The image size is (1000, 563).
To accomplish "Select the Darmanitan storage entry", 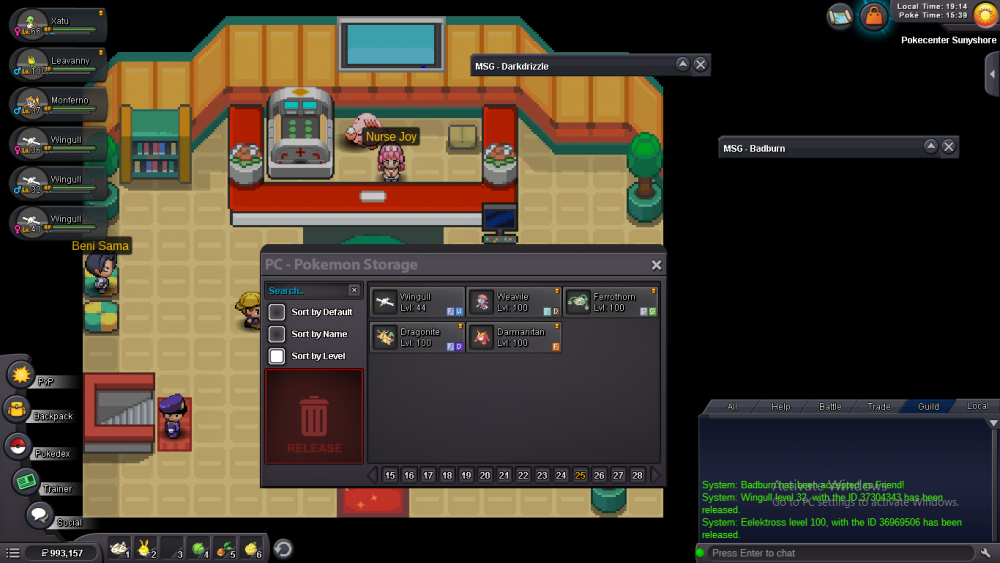I will 514,337.
